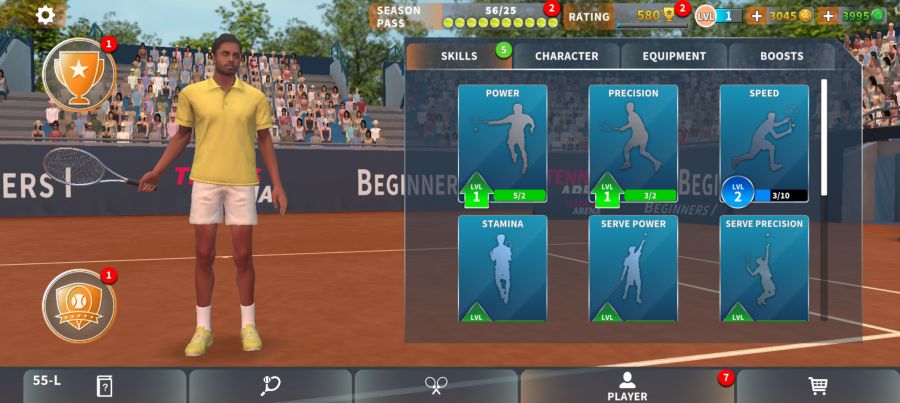Viewport: 900px width, 403px height.
Task: Open the Player section in bottom bar
Action: pos(627,386)
